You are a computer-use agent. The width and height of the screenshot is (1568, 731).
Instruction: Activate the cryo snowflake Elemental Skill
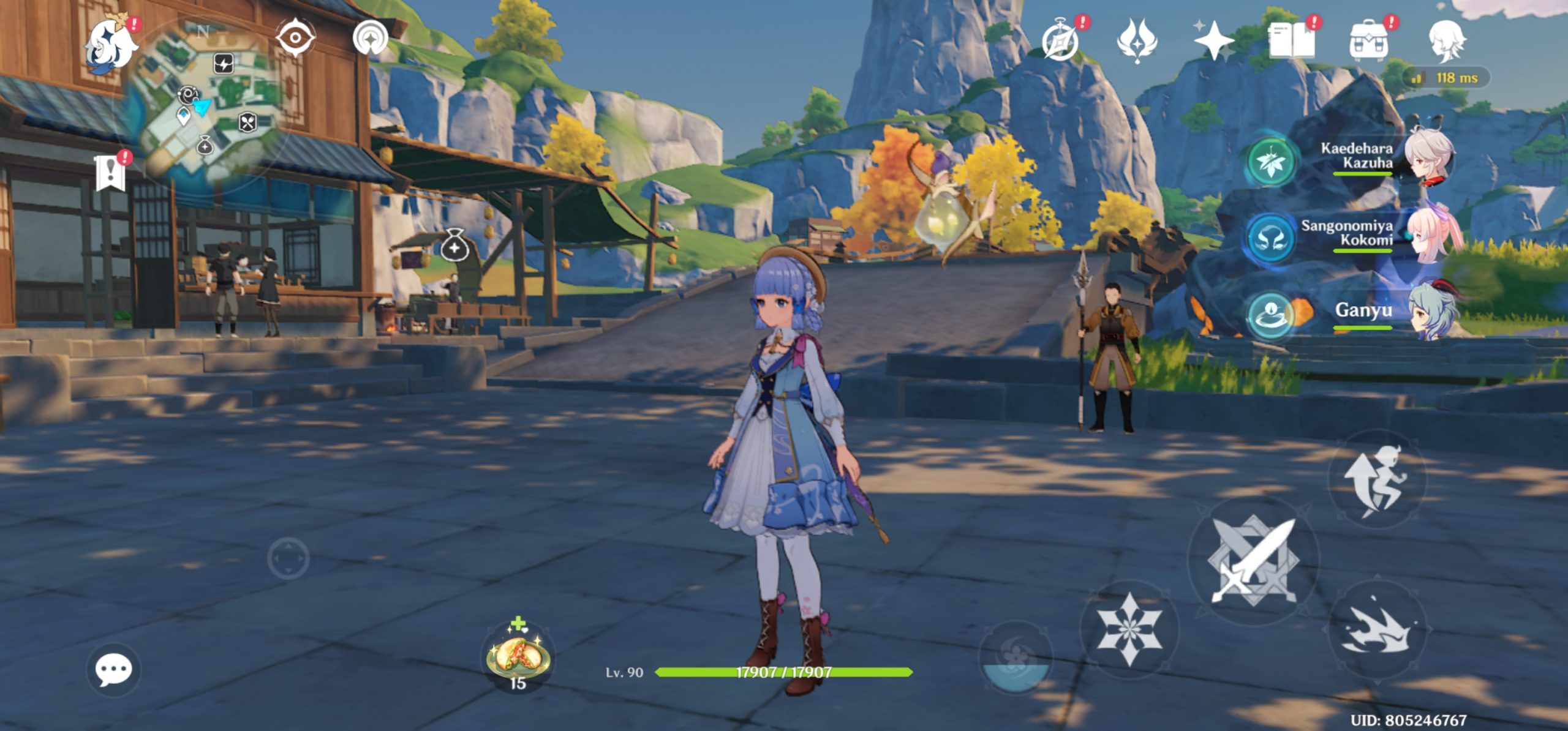coord(1129,629)
